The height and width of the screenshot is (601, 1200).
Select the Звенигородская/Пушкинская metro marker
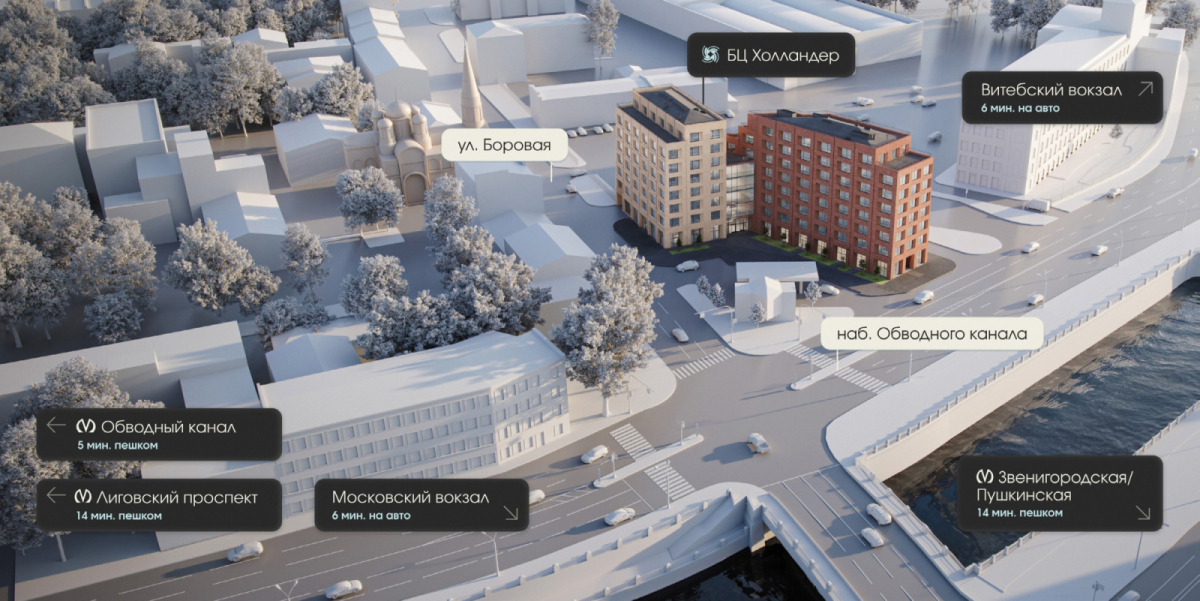[1060, 493]
